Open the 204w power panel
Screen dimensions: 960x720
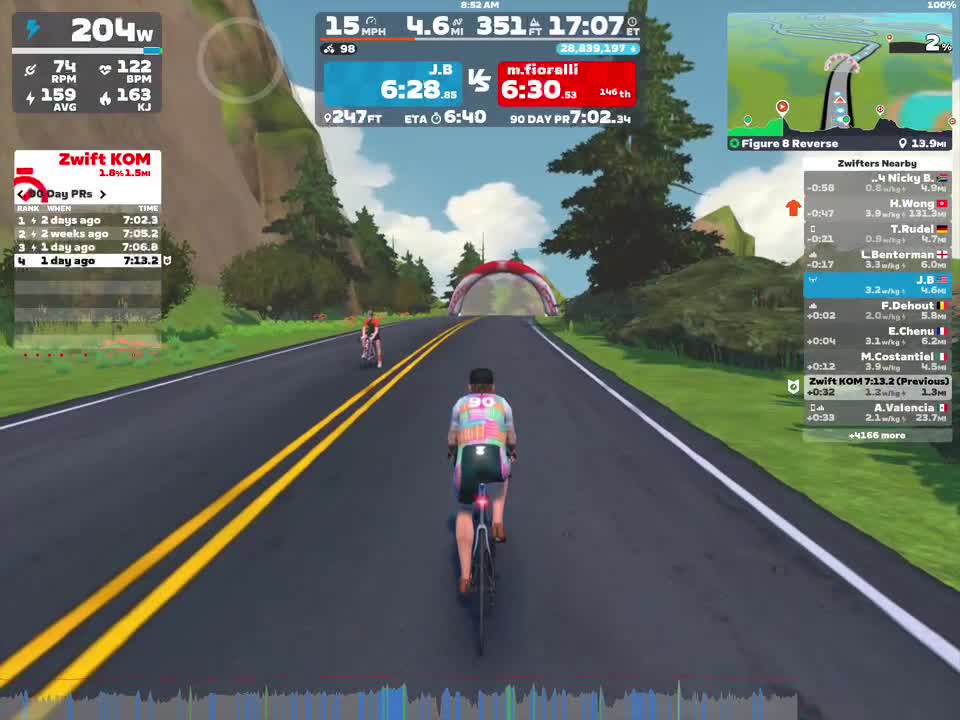(x=87, y=31)
